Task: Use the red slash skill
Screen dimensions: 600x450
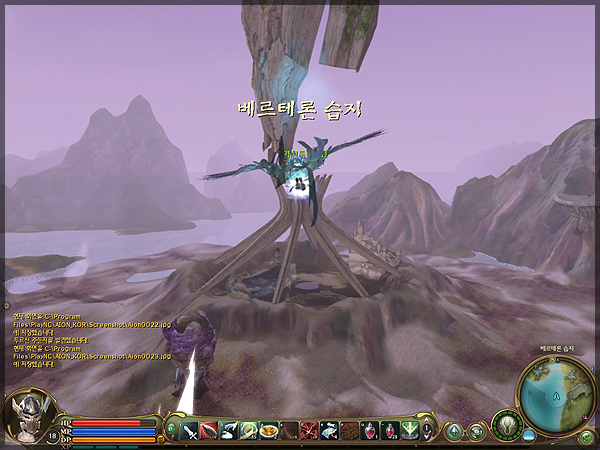Action: click(208, 430)
